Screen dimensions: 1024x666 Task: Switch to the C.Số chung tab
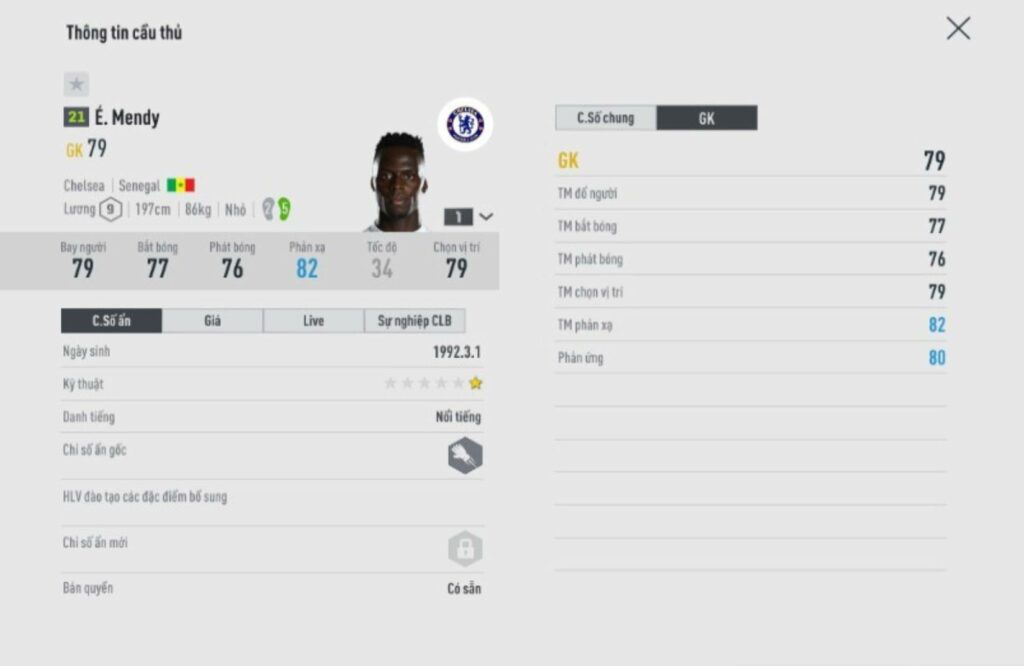click(606, 118)
